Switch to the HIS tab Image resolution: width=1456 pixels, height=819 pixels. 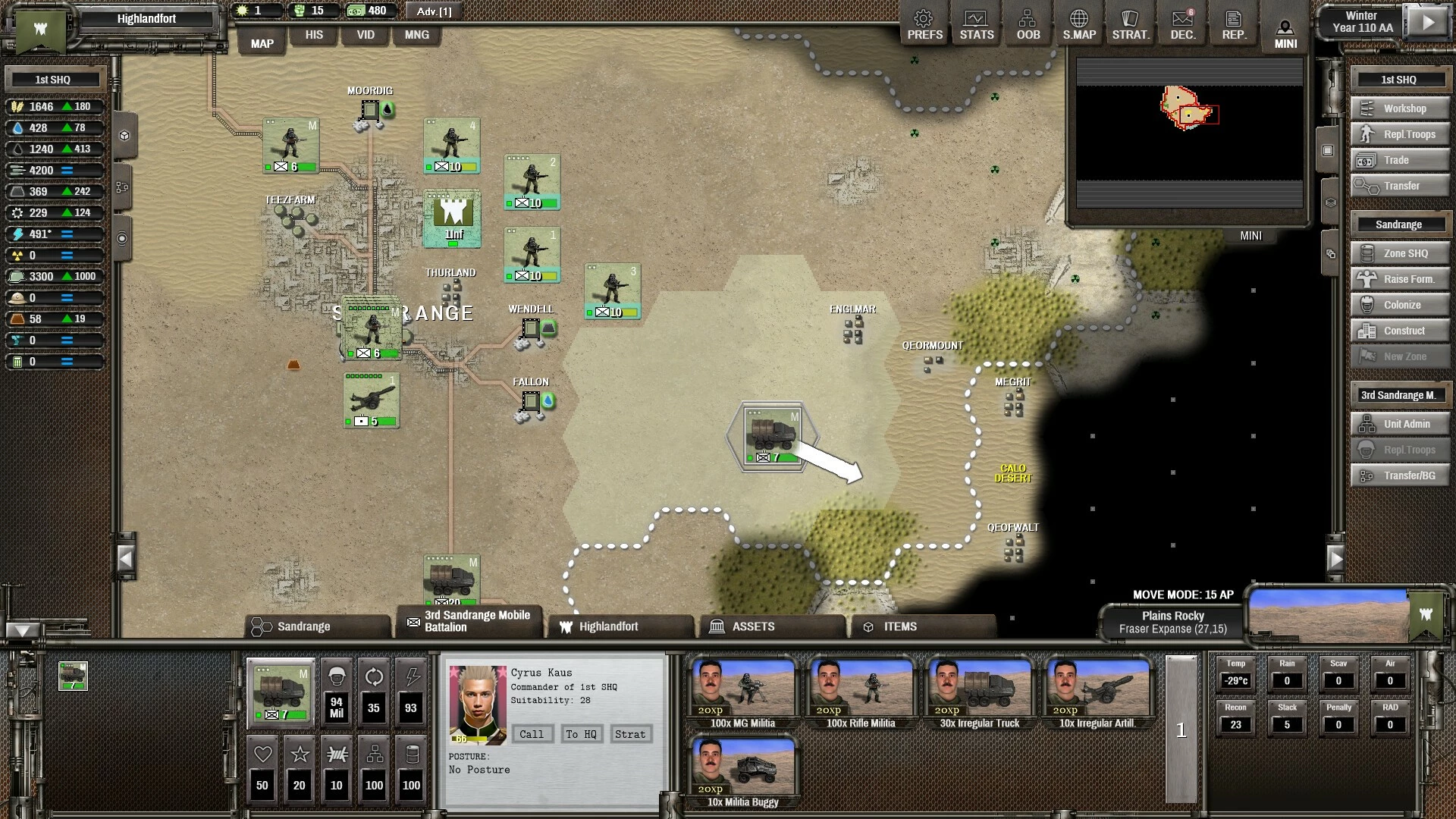[314, 35]
